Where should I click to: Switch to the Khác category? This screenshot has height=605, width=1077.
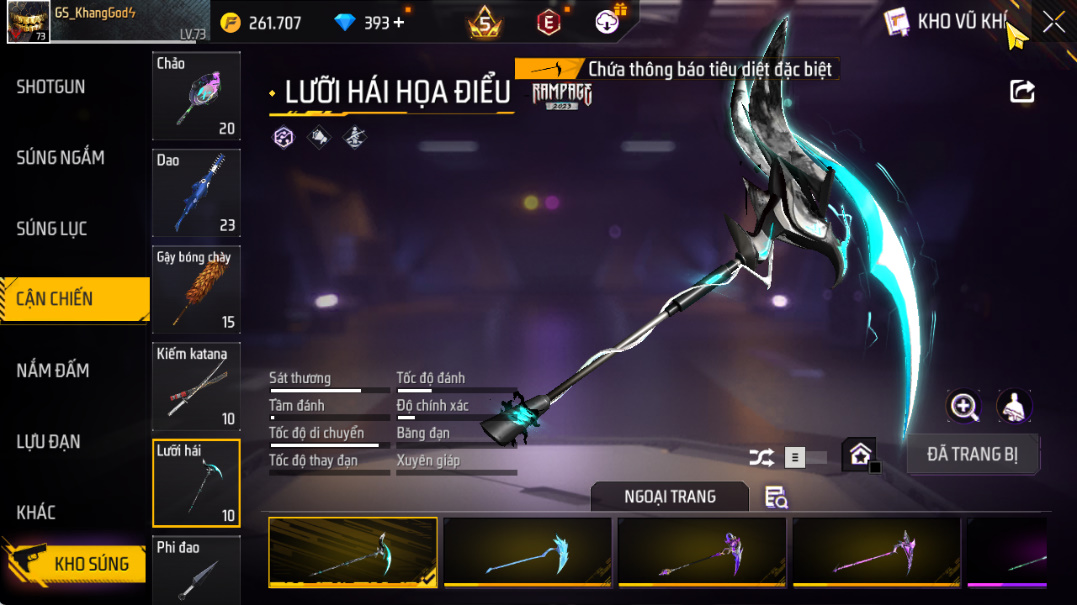(36, 513)
